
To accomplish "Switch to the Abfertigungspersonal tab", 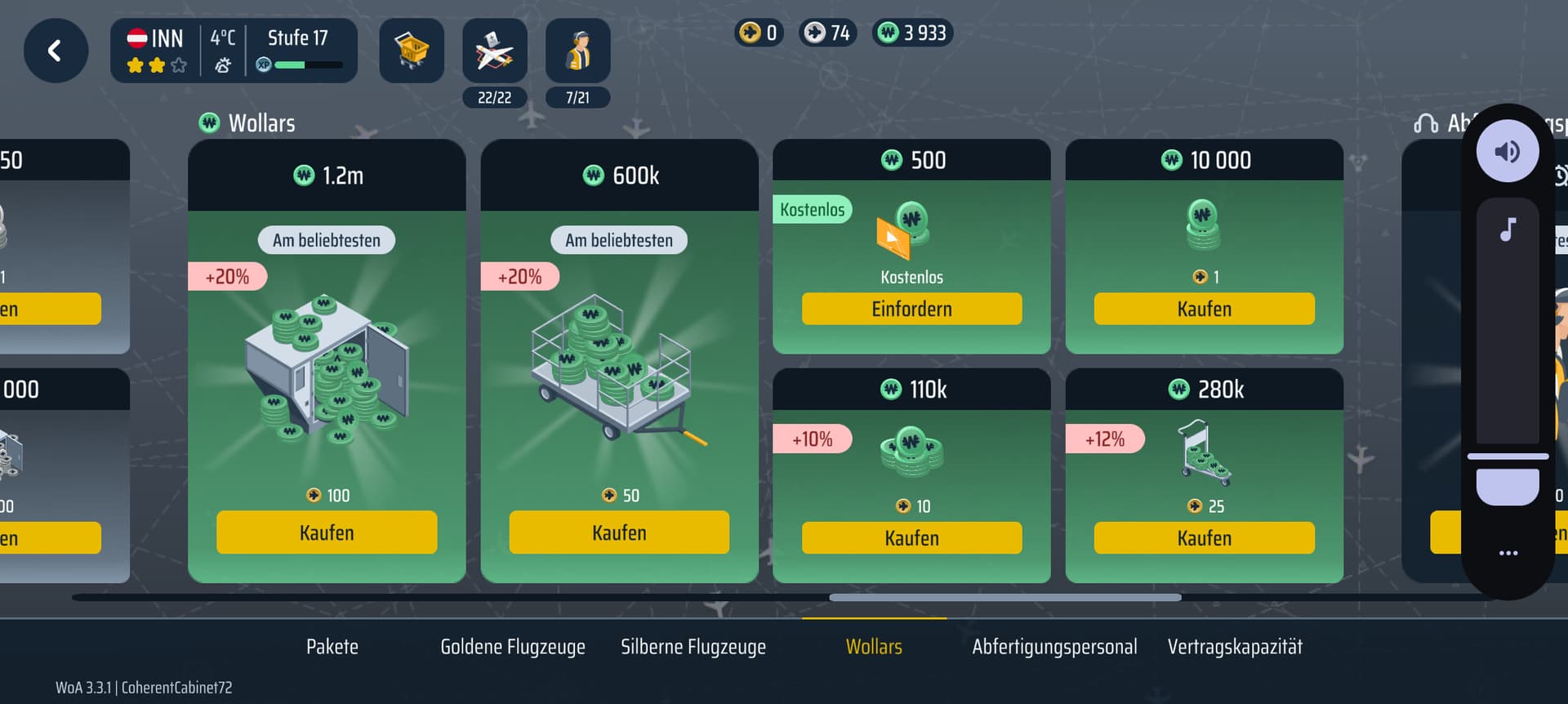I will pyautogui.click(x=1054, y=647).
